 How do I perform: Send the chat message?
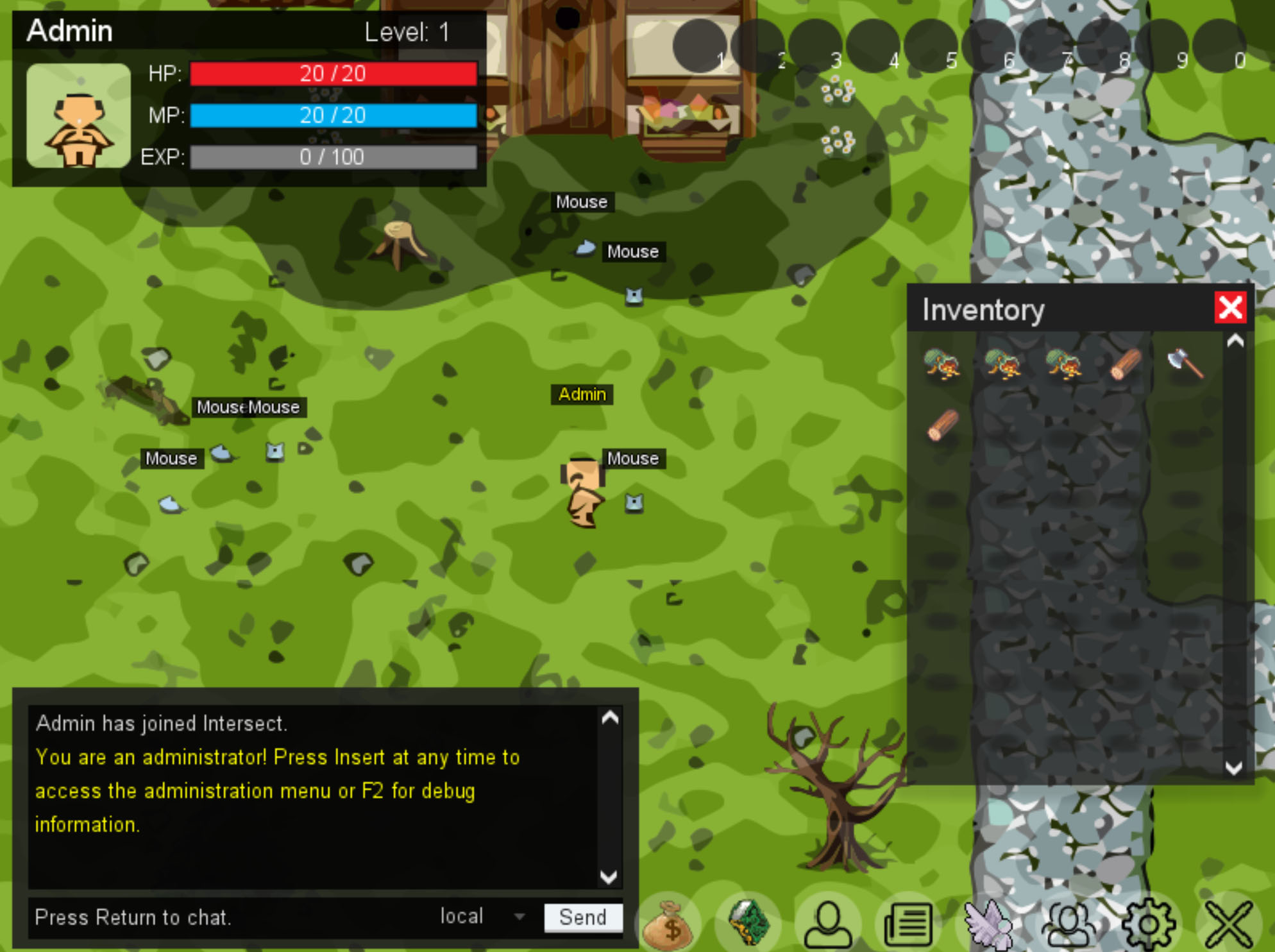(x=582, y=917)
